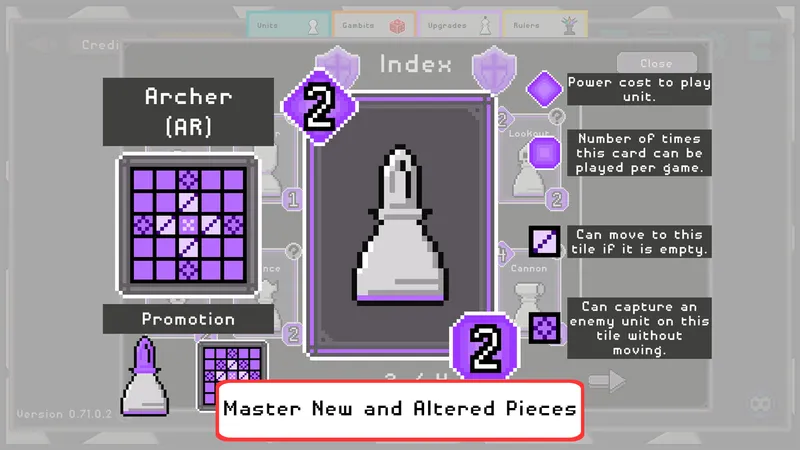Screen dimensions: 800x450
Task: Close the Index window
Action: click(656, 63)
